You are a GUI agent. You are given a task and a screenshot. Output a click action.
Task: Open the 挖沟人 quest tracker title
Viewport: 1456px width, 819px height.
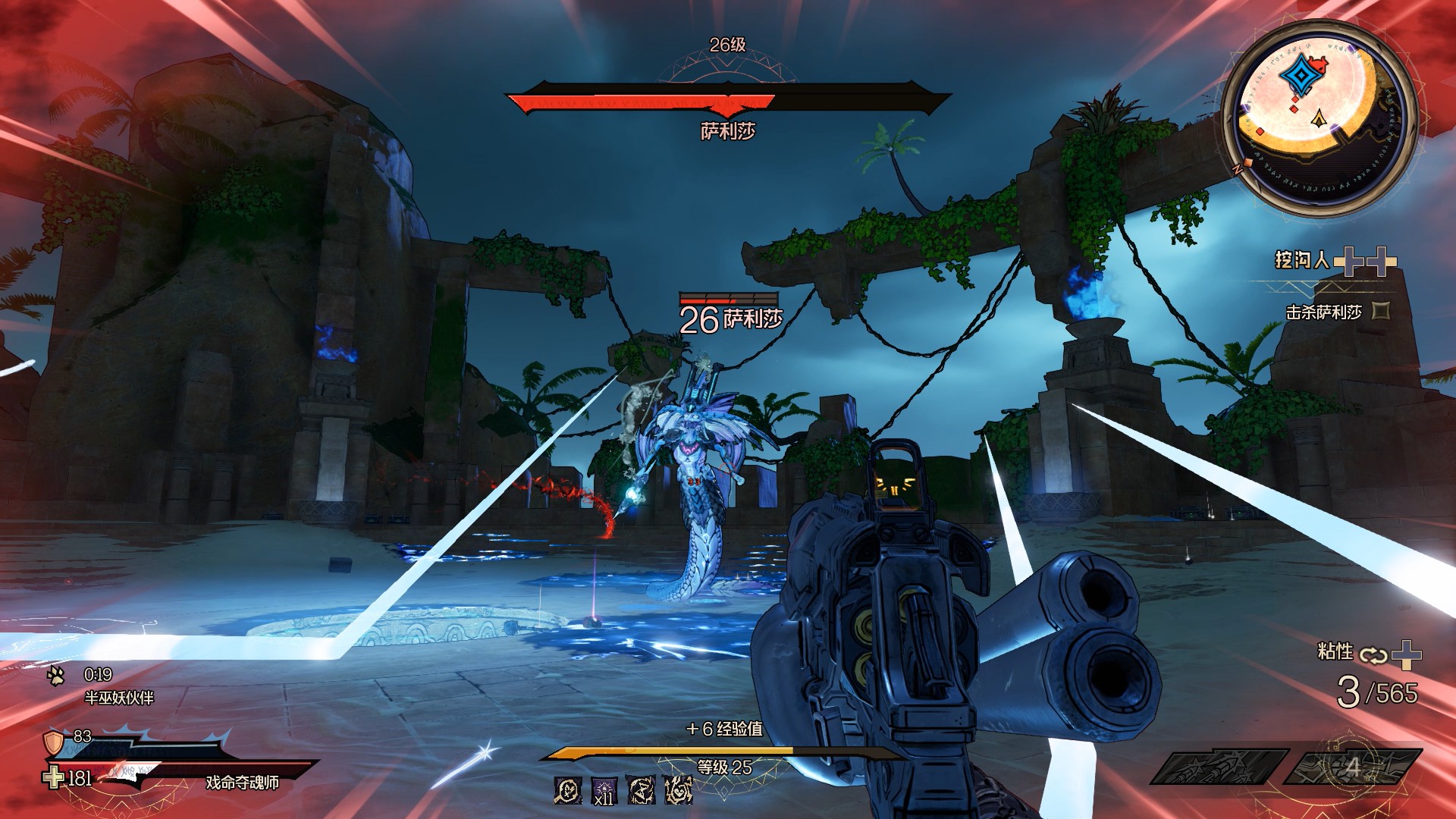coord(1301,260)
